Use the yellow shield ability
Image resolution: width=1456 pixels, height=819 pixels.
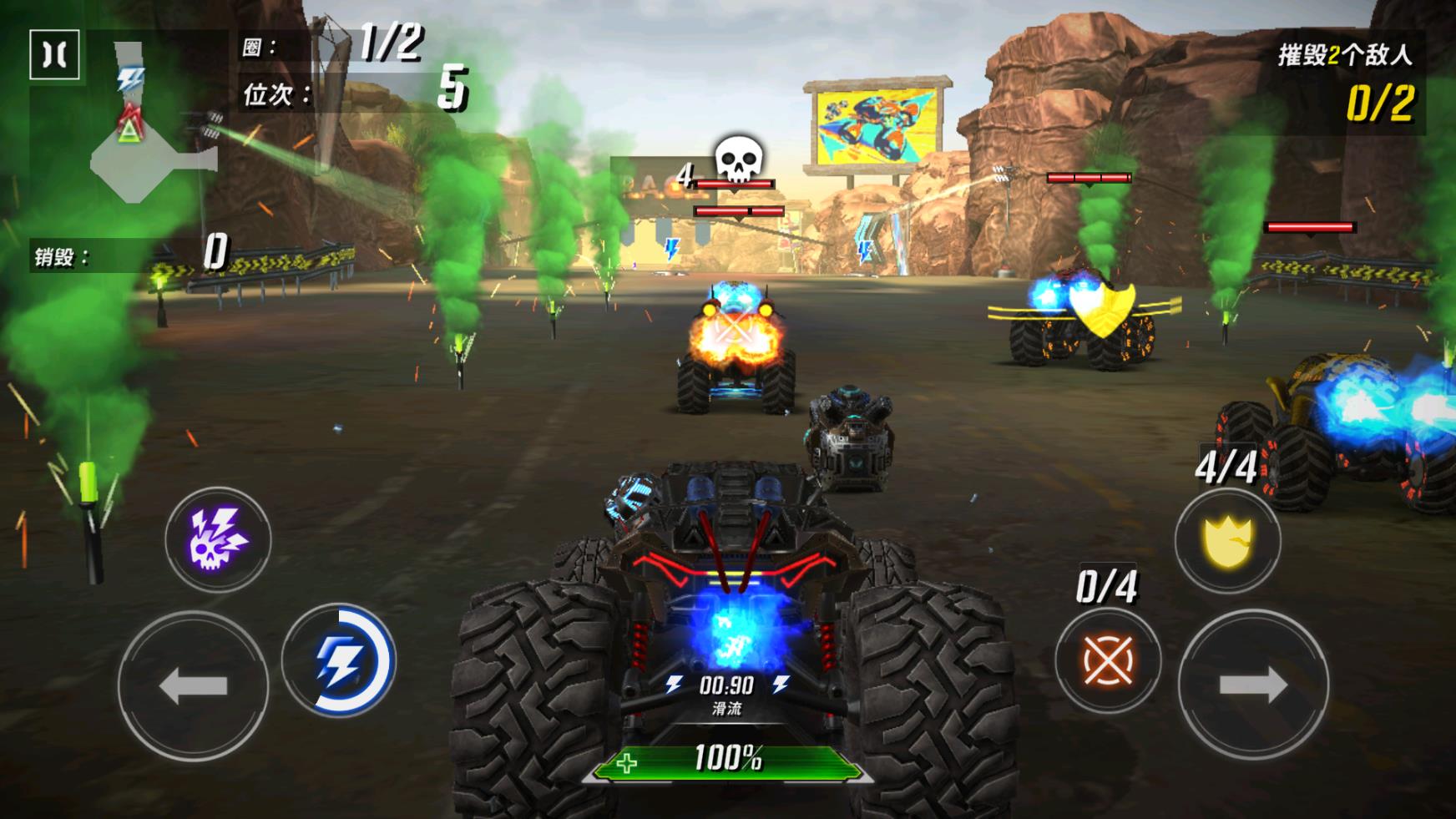1227,541
